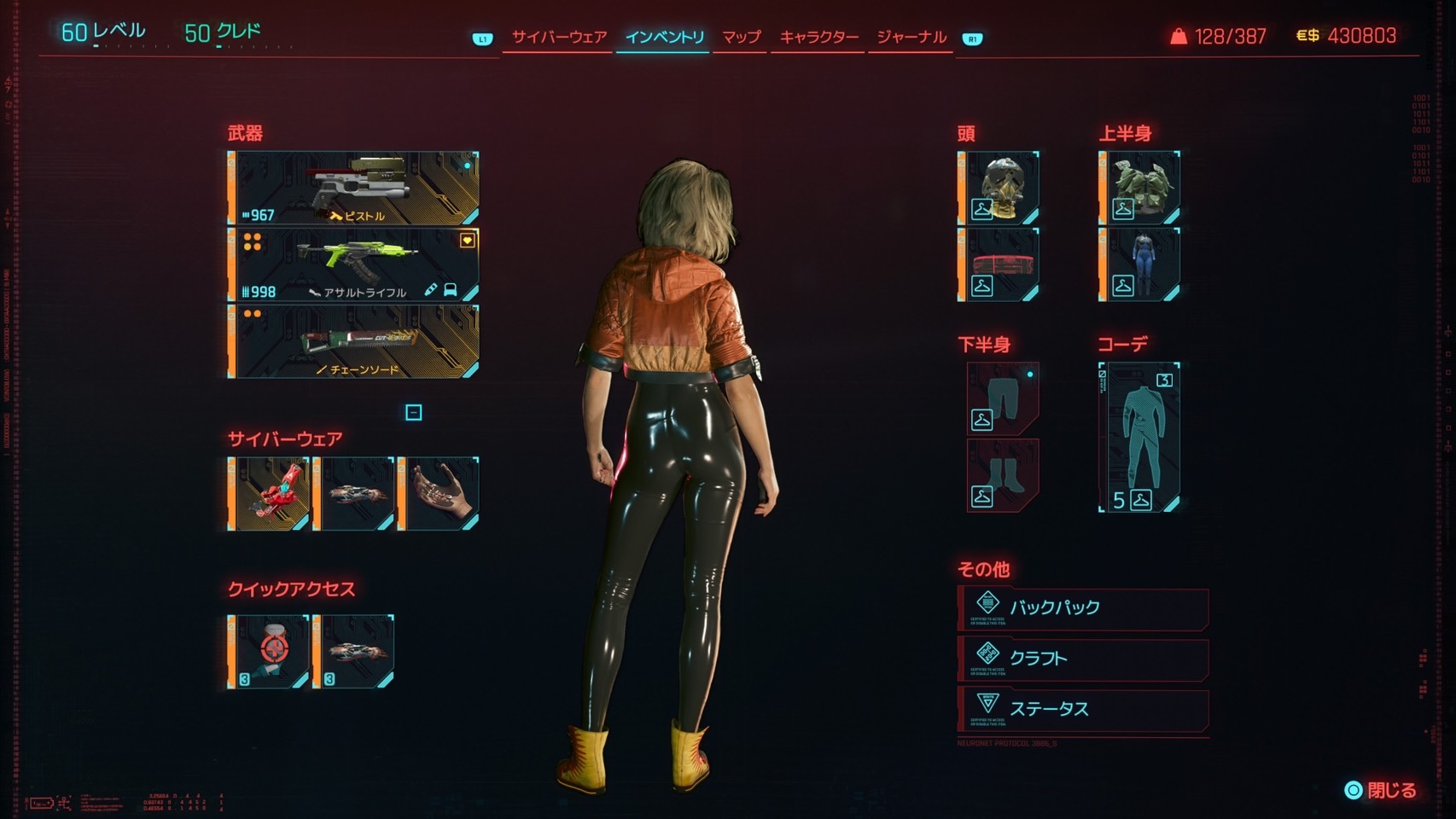The image size is (1456, 819).
Task: Select the インベントリ tab
Action: 664,38
